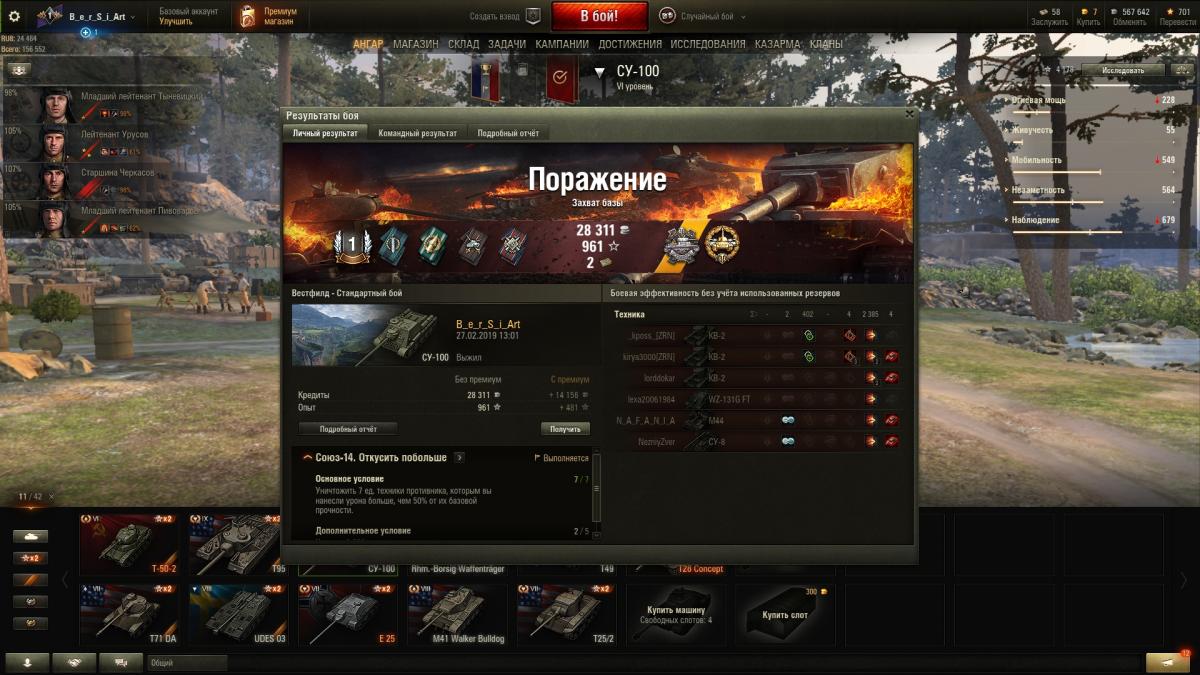Open the ЗАДАЧИ menu section
This screenshot has width=1200, height=675.
507,45
